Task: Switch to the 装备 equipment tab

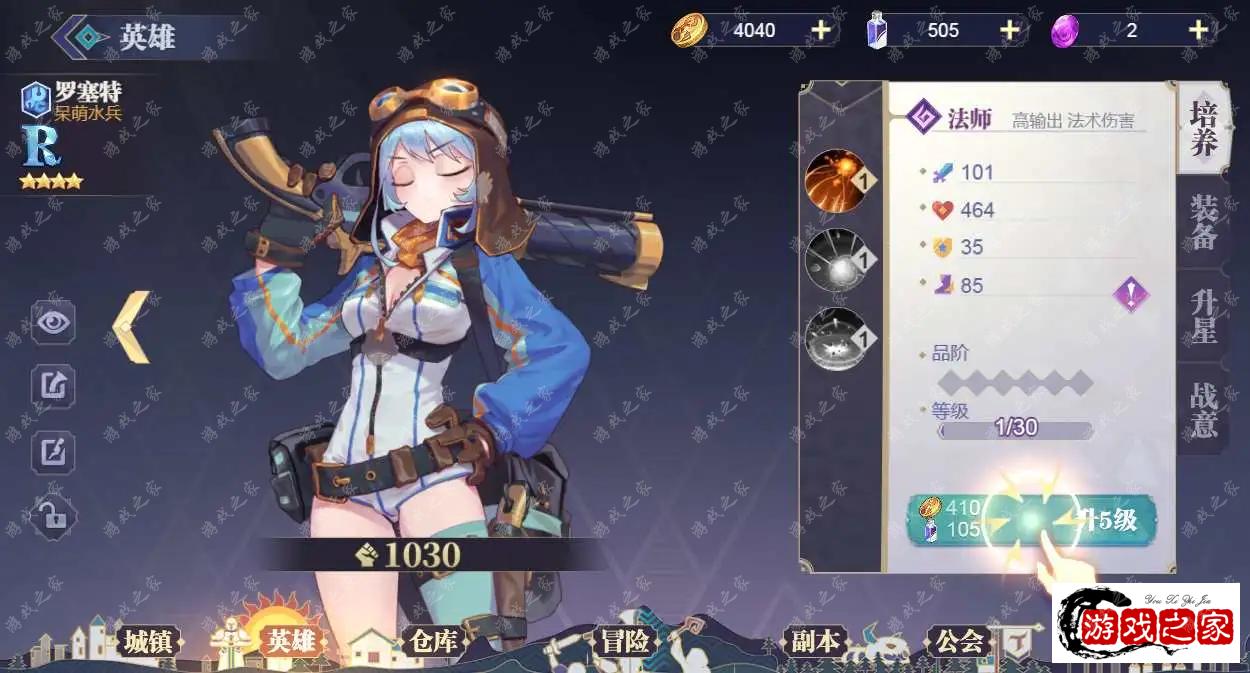Action: (x=1203, y=223)
